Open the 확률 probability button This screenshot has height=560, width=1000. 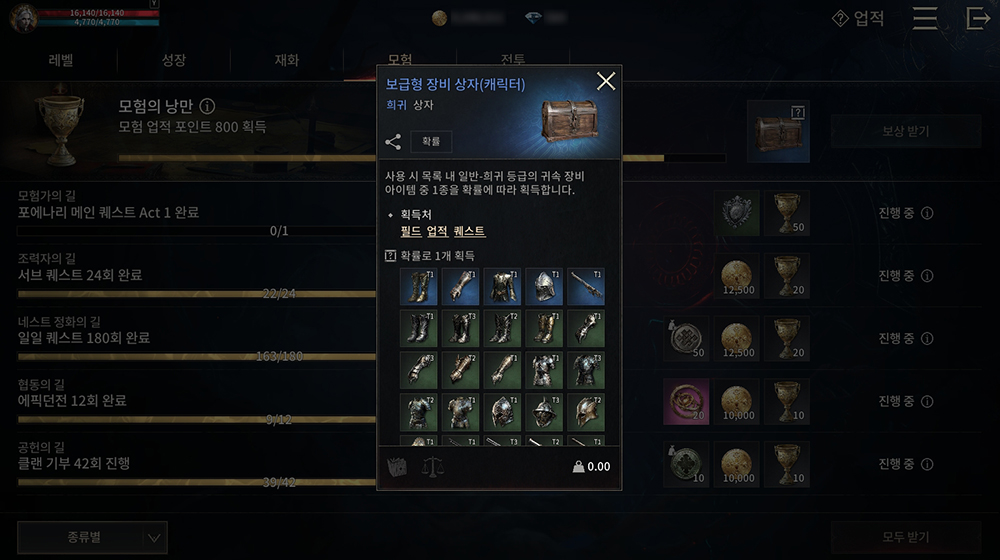431,142
